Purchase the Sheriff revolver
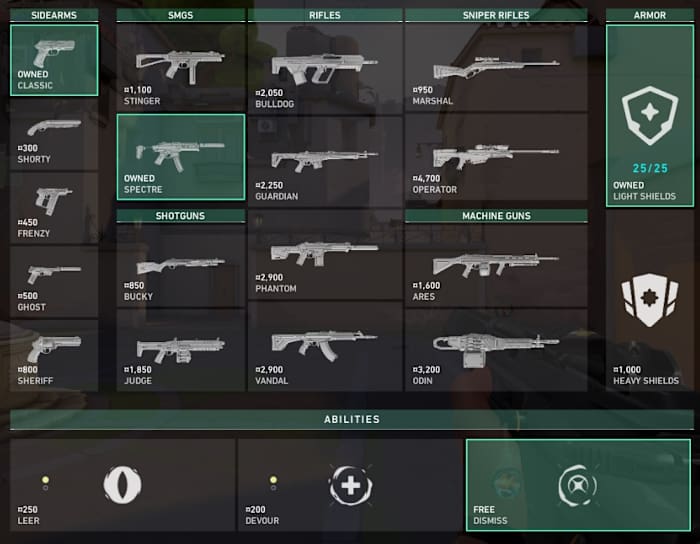 tap(54, 354)
